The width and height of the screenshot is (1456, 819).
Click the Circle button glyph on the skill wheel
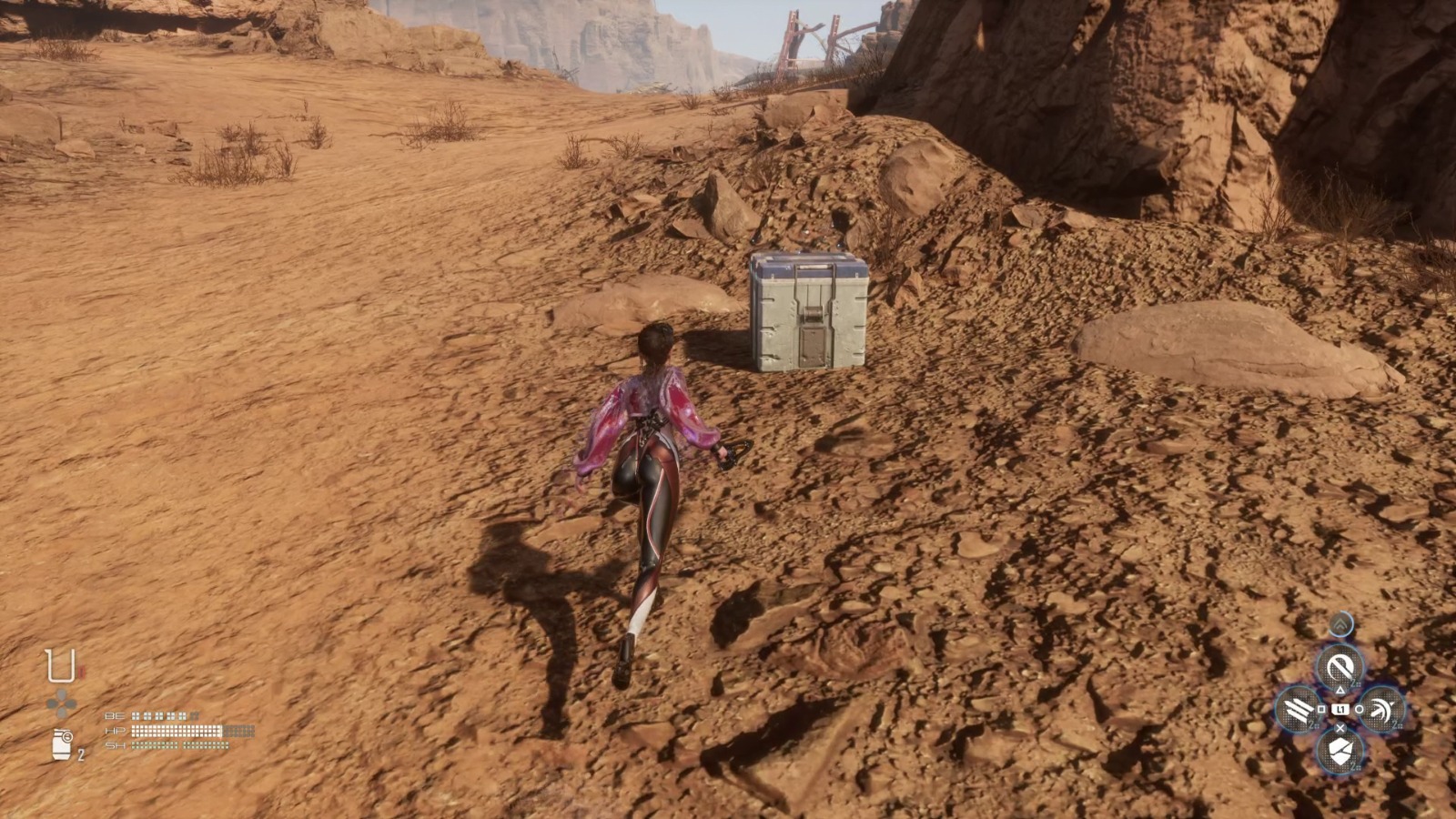[x=1359, y=709]
